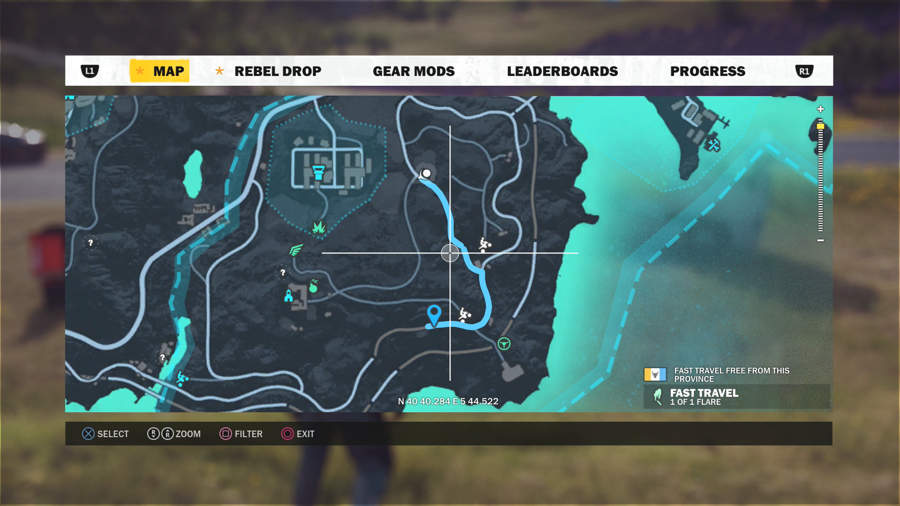Screen dimensions: 900x506
Task: Click the cyan running figure marker by the river
Action: (x=181, y=378)
